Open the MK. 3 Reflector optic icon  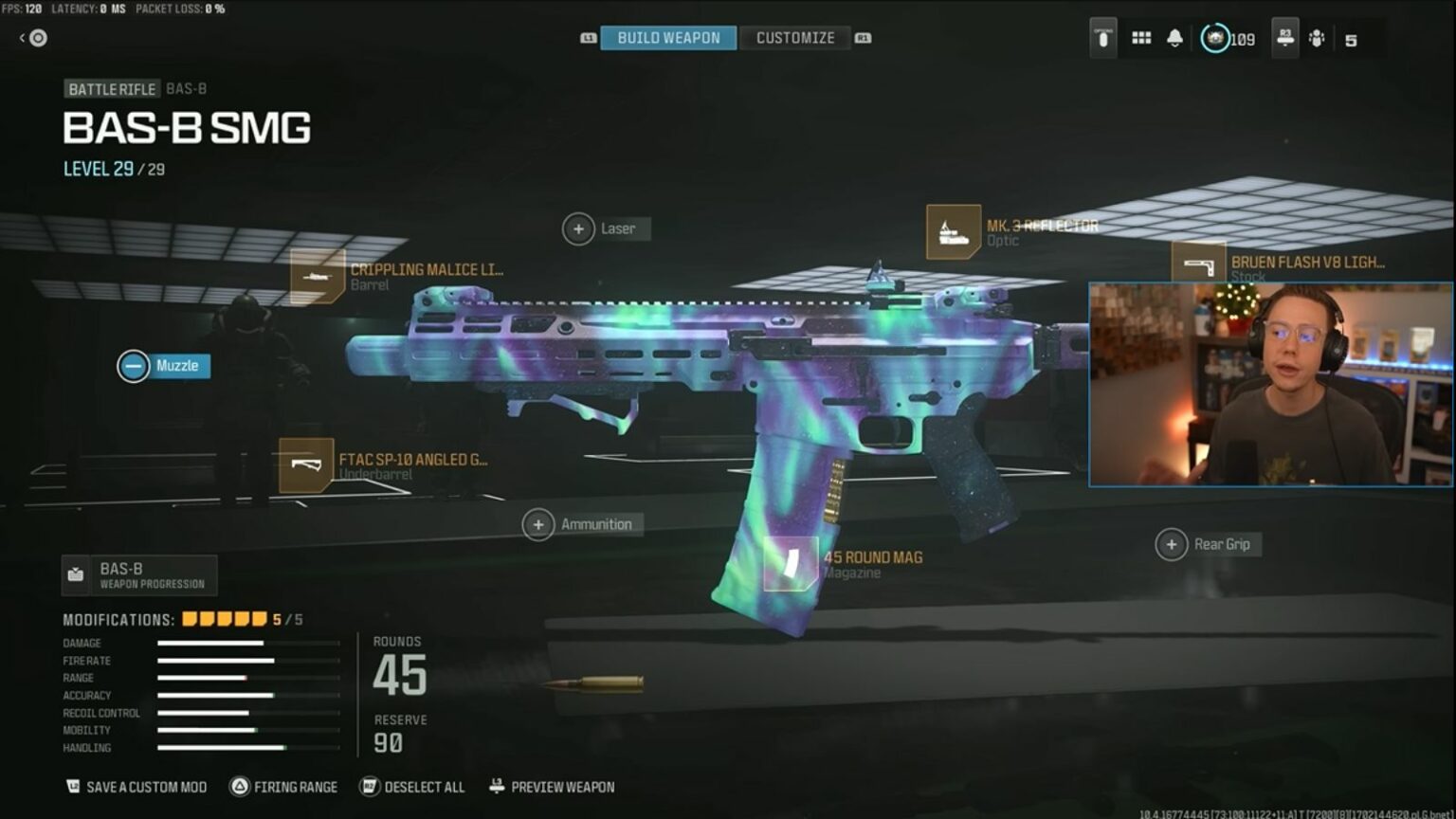(x=953, y=233)
